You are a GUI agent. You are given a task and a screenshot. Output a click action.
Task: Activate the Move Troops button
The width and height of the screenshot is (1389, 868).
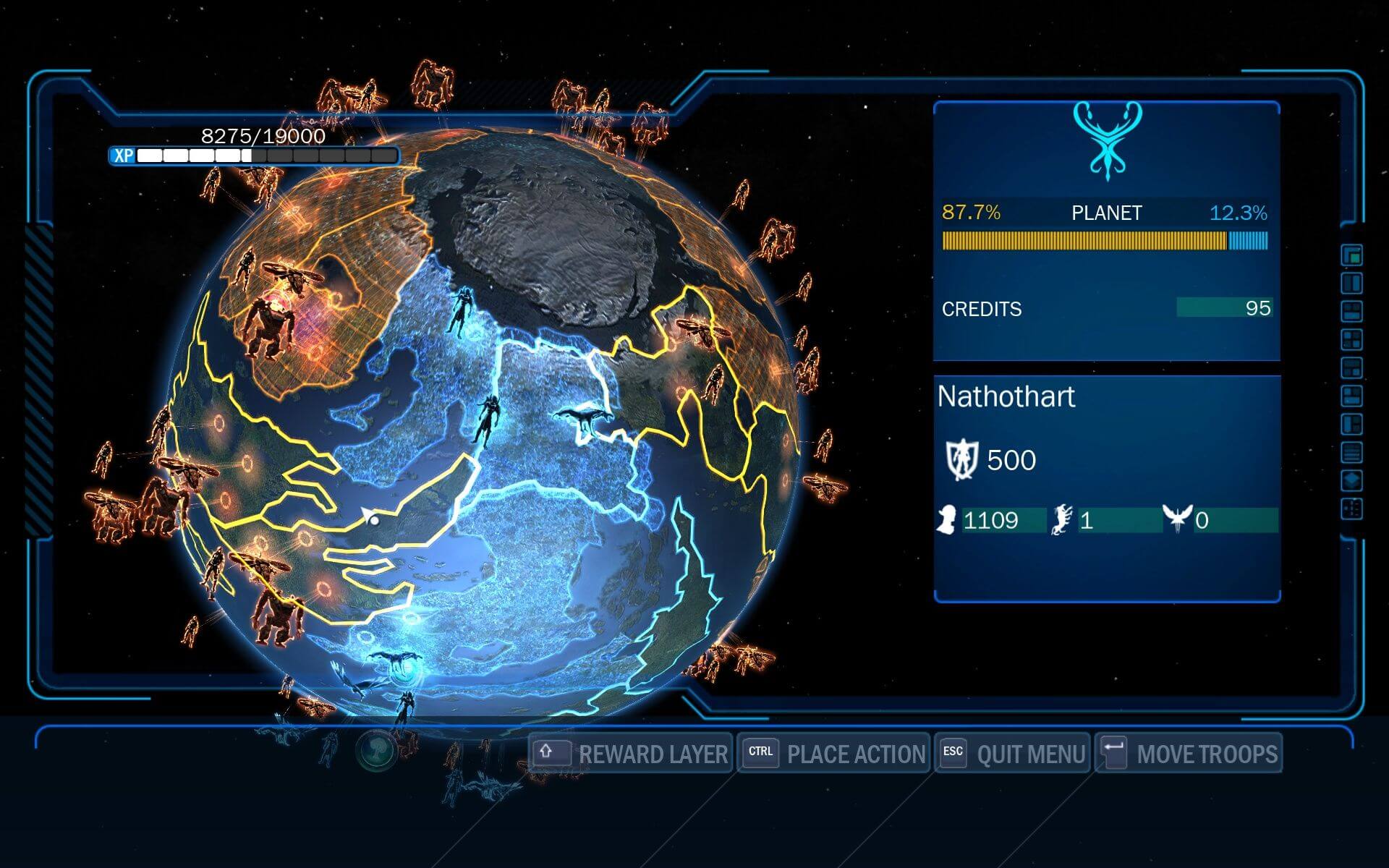tap(1188, 754)
